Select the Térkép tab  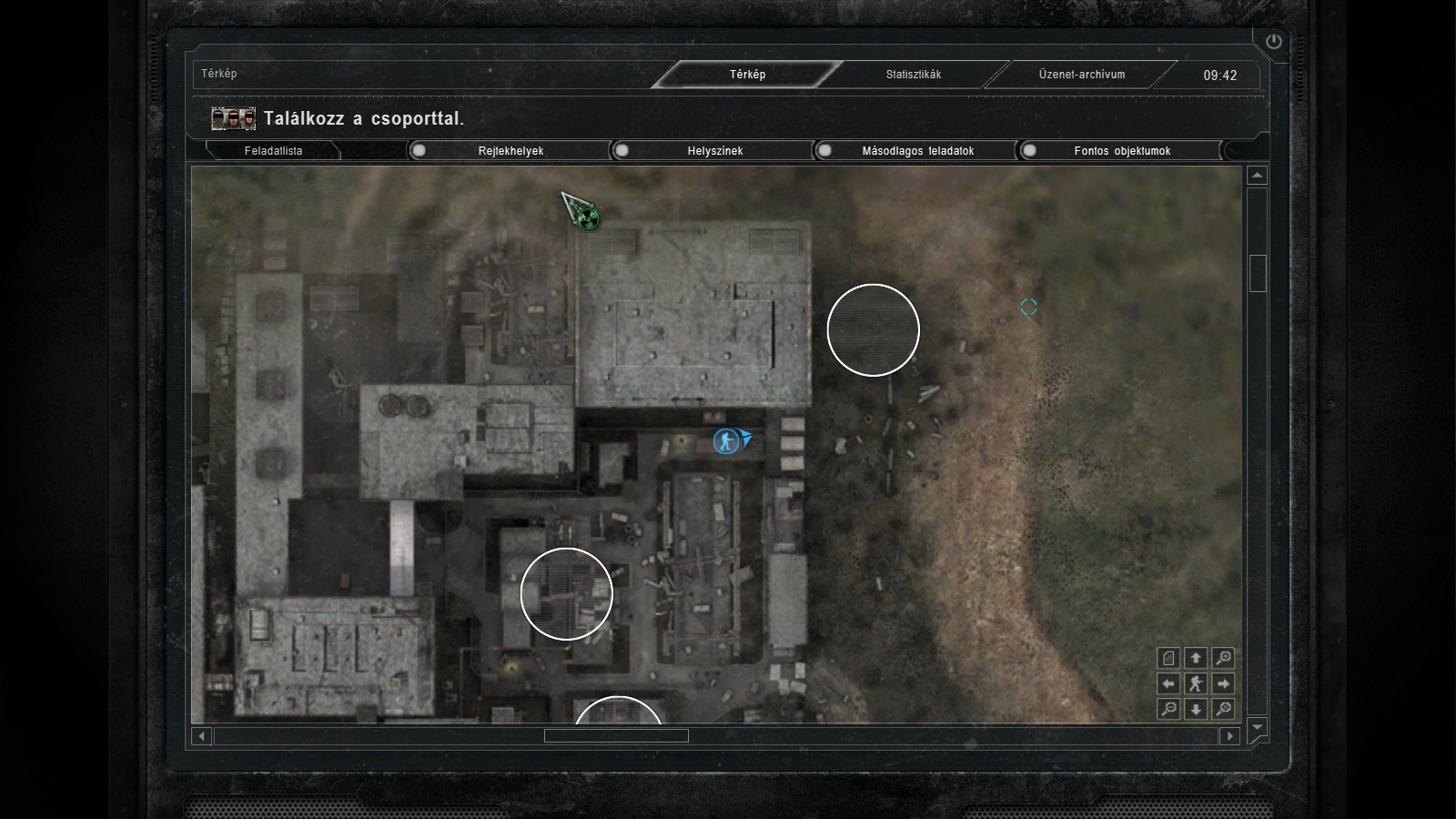click(x=747, y=75)
